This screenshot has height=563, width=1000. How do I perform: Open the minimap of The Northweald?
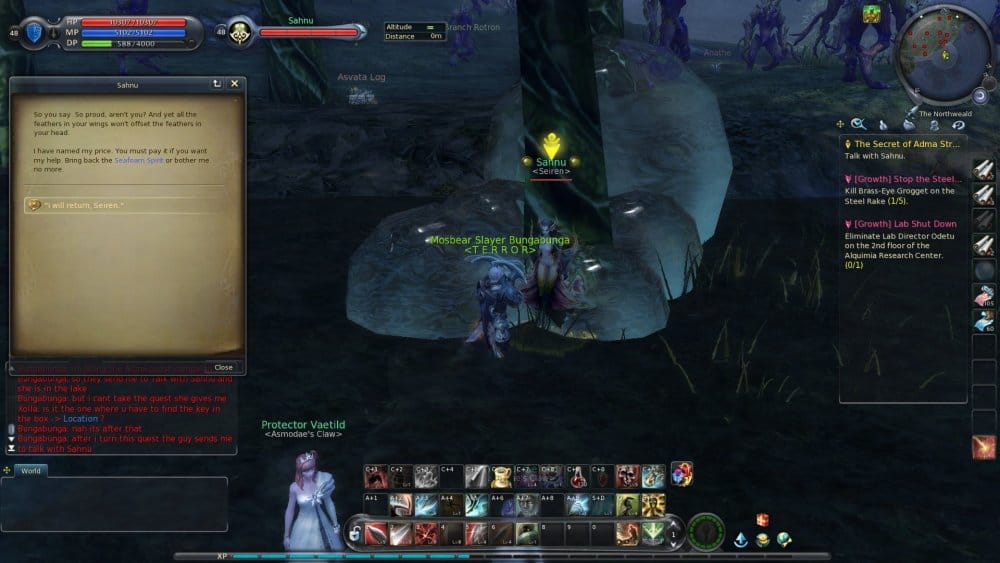pos(942,54)
